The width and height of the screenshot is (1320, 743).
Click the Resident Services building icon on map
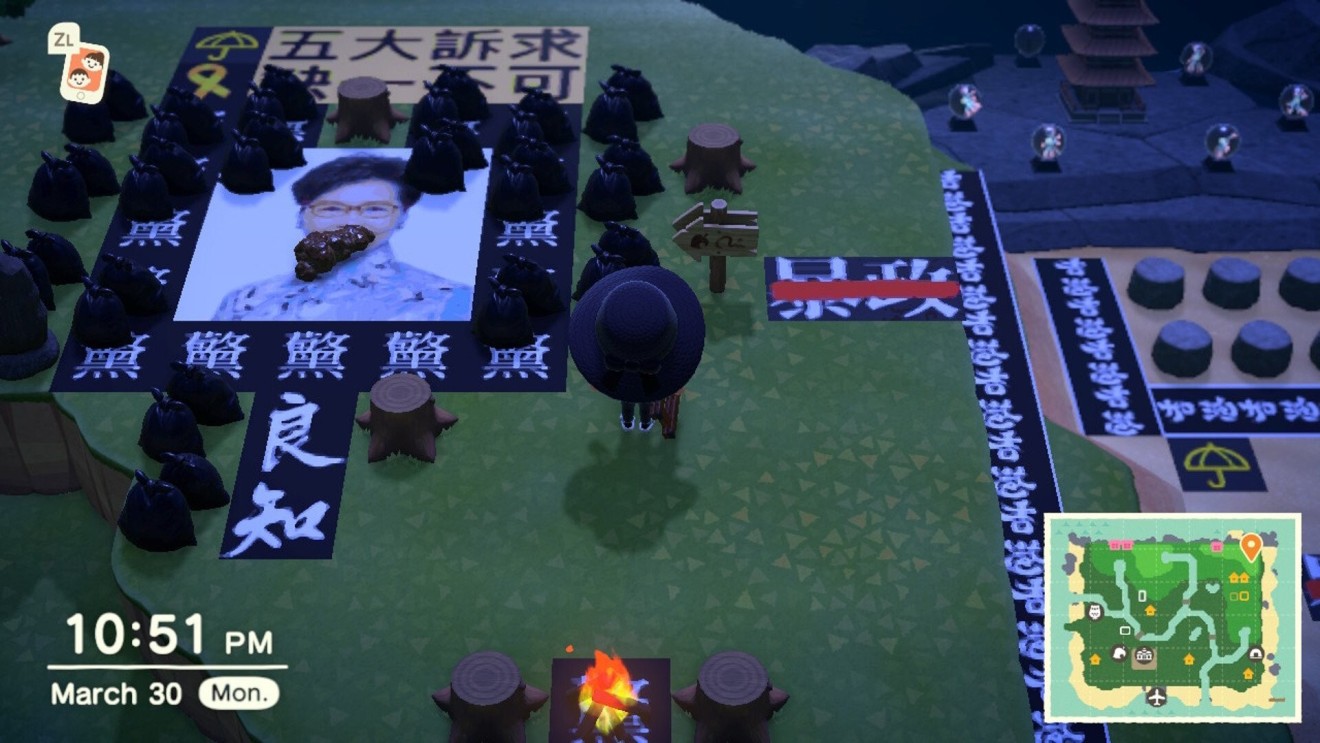click(1143, 655)
